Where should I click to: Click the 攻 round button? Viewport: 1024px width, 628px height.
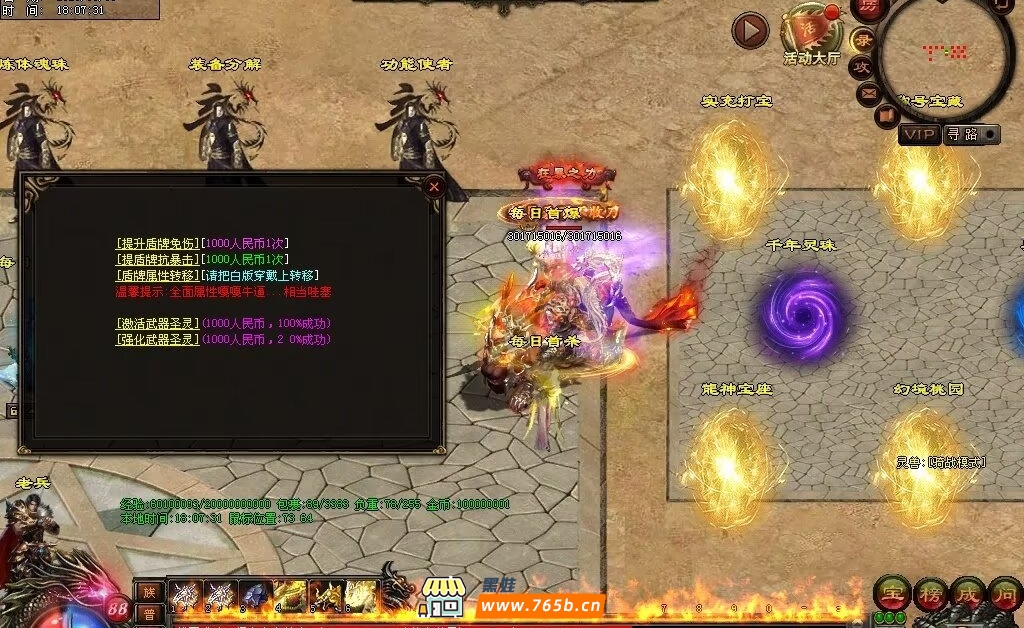(862, 67)
